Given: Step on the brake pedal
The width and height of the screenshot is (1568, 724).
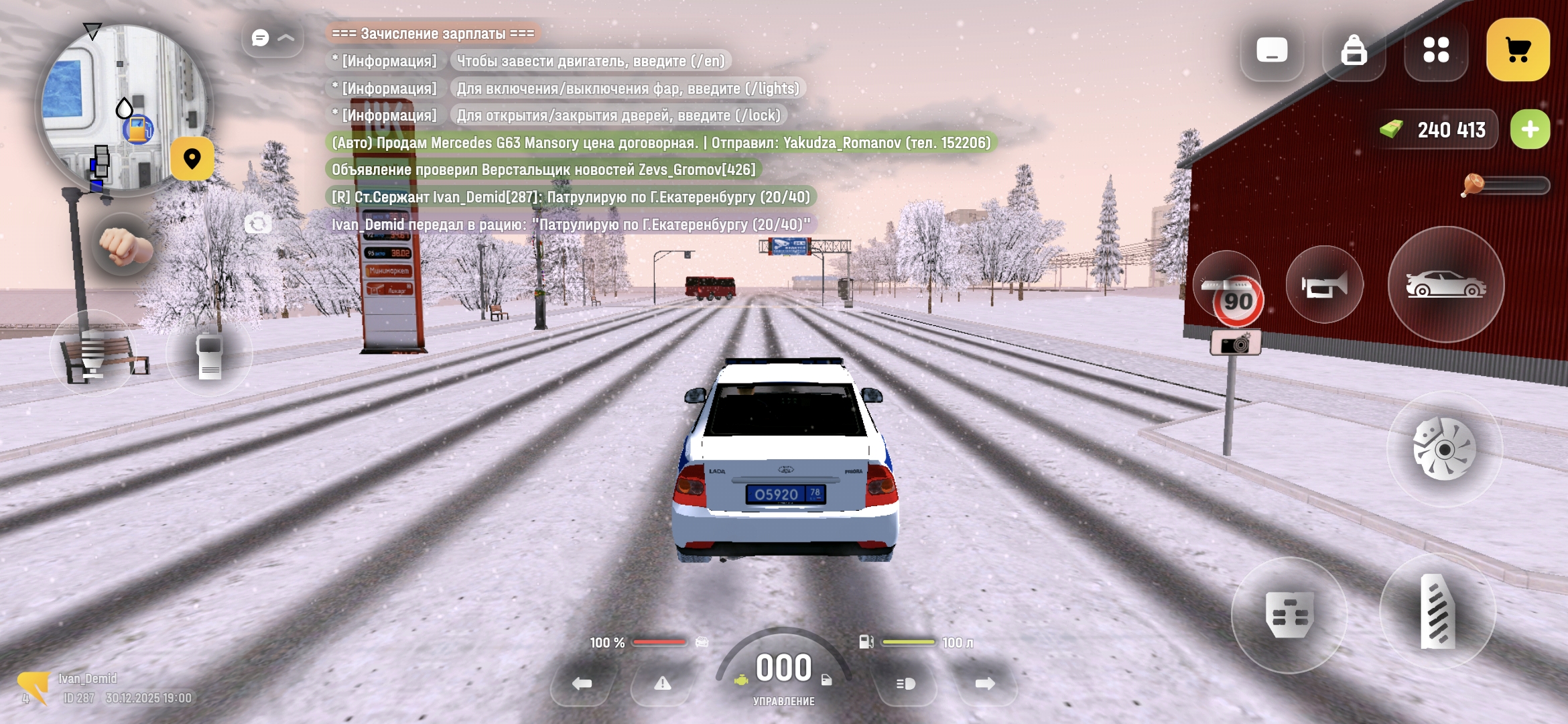Looking at the screenshot, I should click(x=1289, y=615).
